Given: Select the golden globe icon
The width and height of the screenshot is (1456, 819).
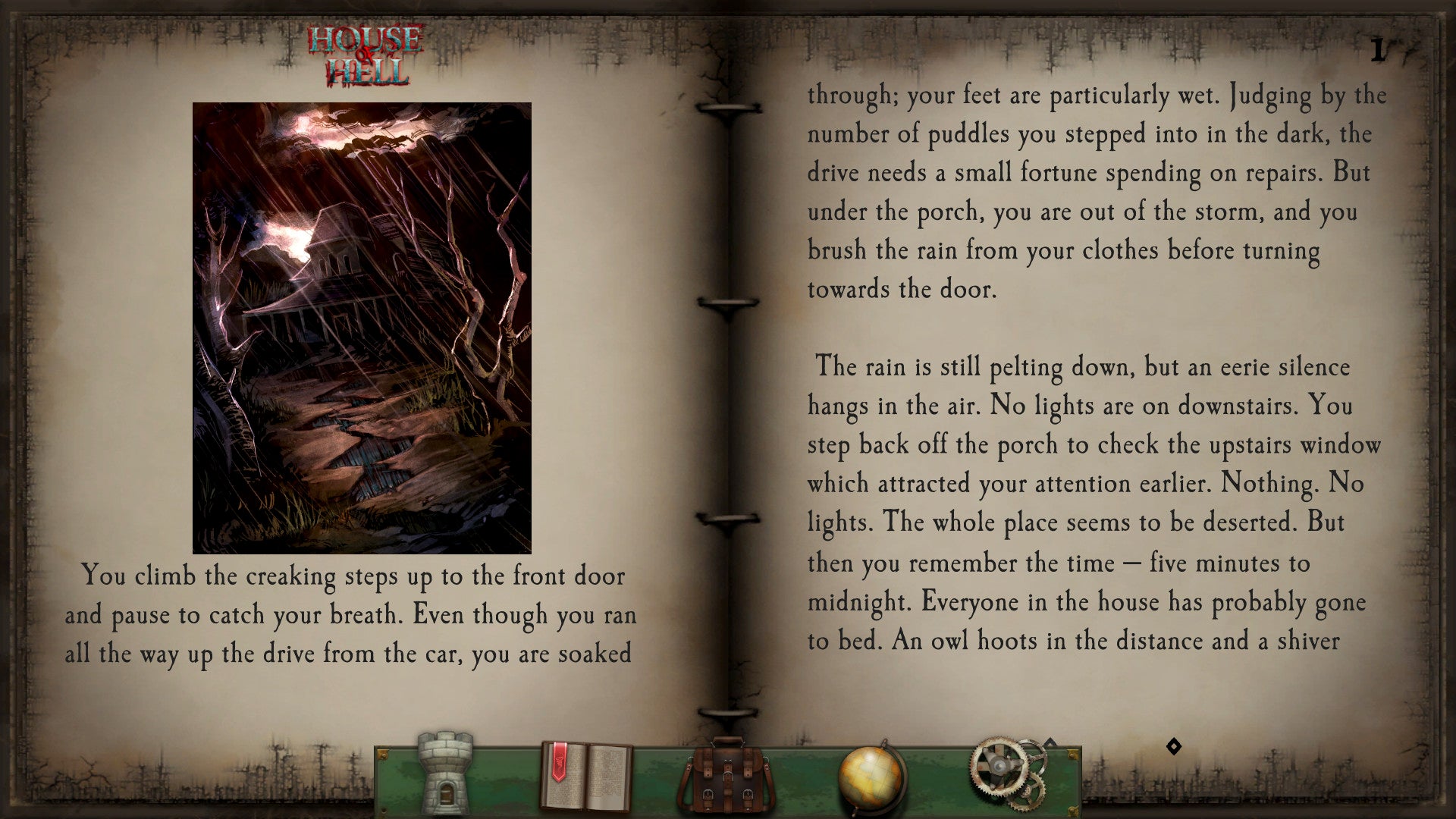Looking at the screenshot, I should tap(872, 778).
